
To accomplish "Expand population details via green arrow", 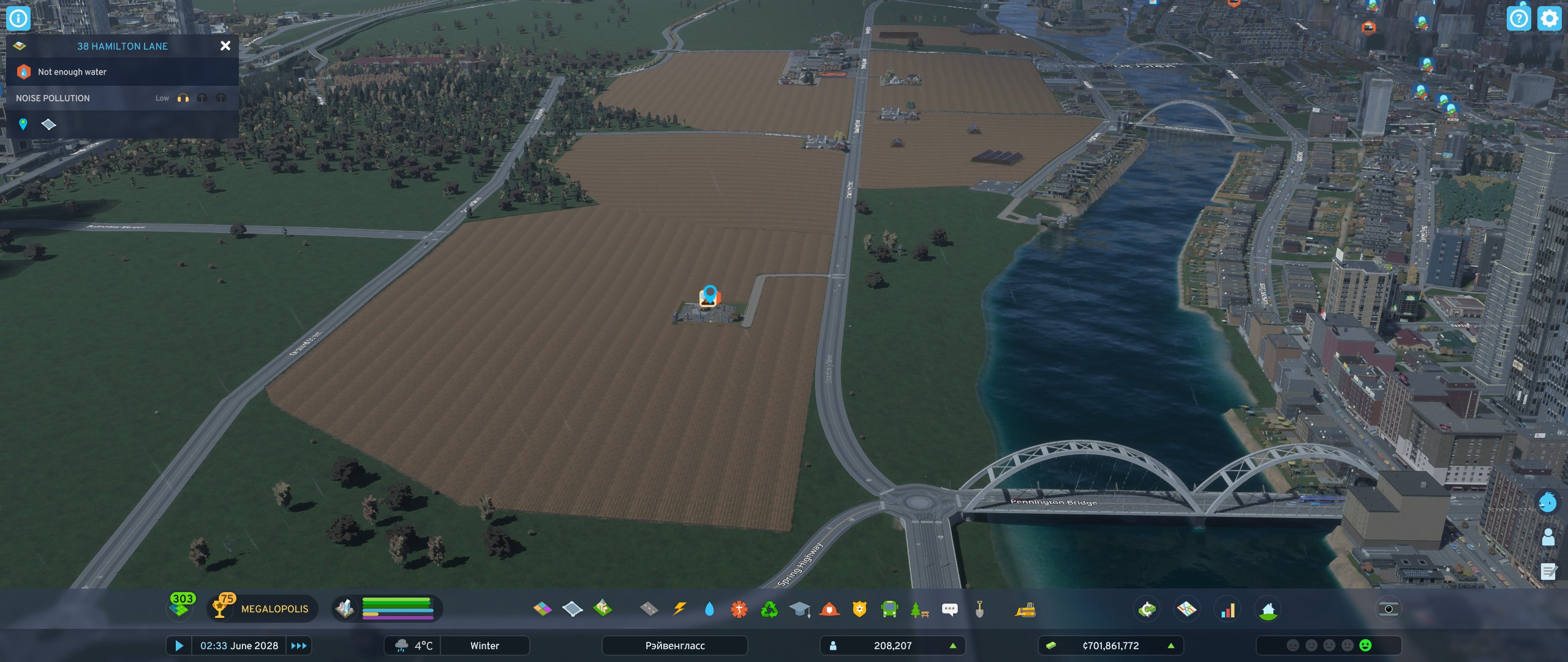I will pos(951,645).
